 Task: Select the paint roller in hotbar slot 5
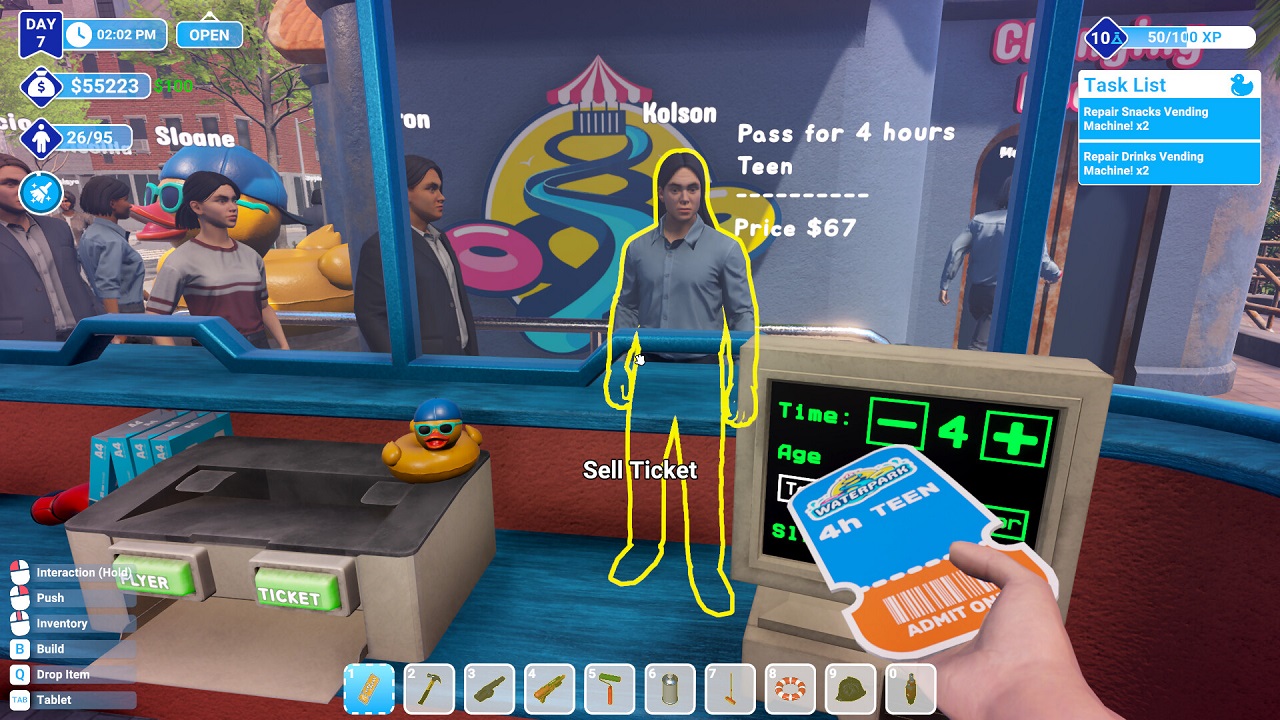point(609,688)
